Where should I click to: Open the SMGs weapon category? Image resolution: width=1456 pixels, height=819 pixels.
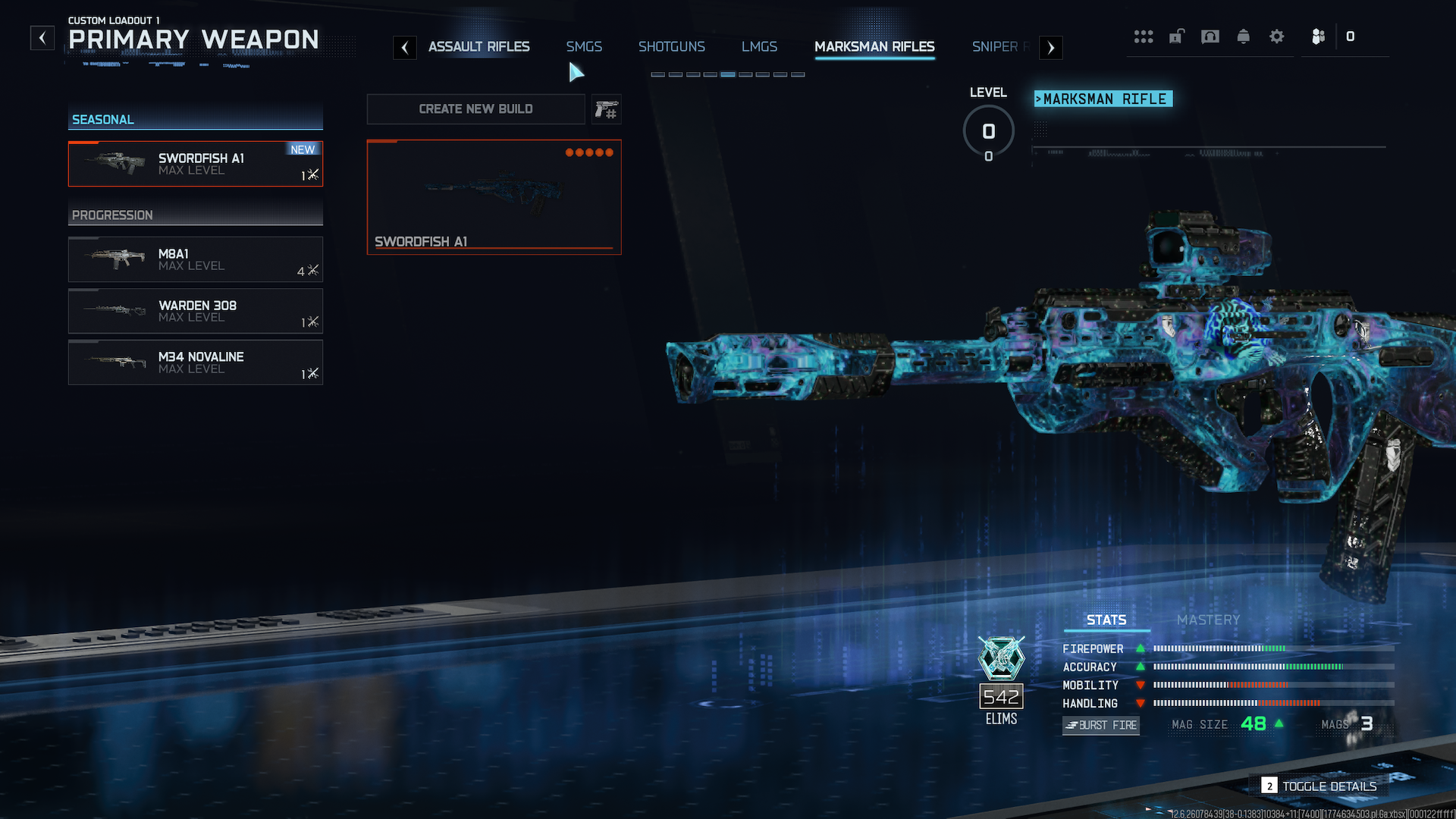[584, 47]
